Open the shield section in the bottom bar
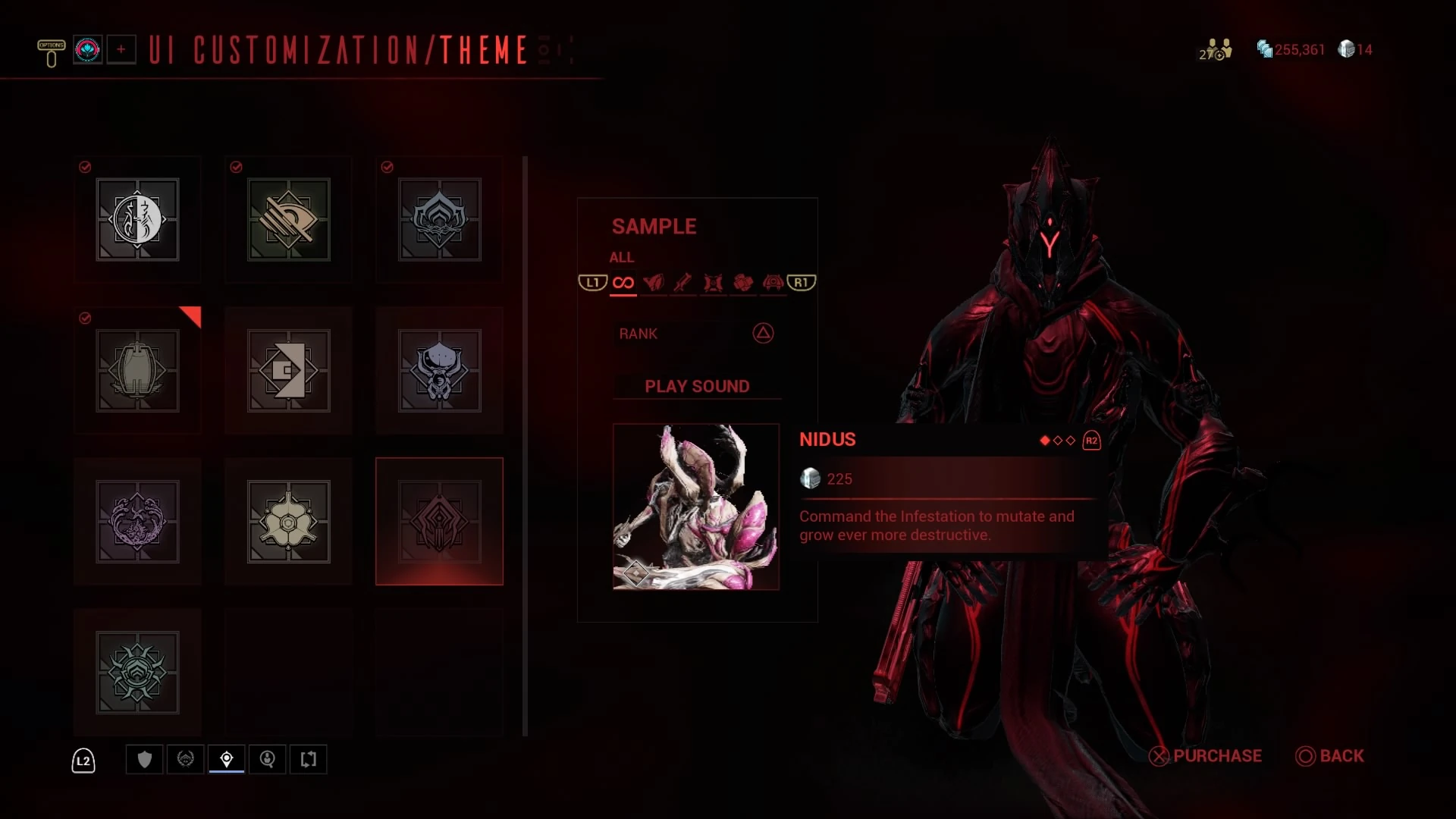The height and width of the screenshot is (819, 1456). (144, 760)
